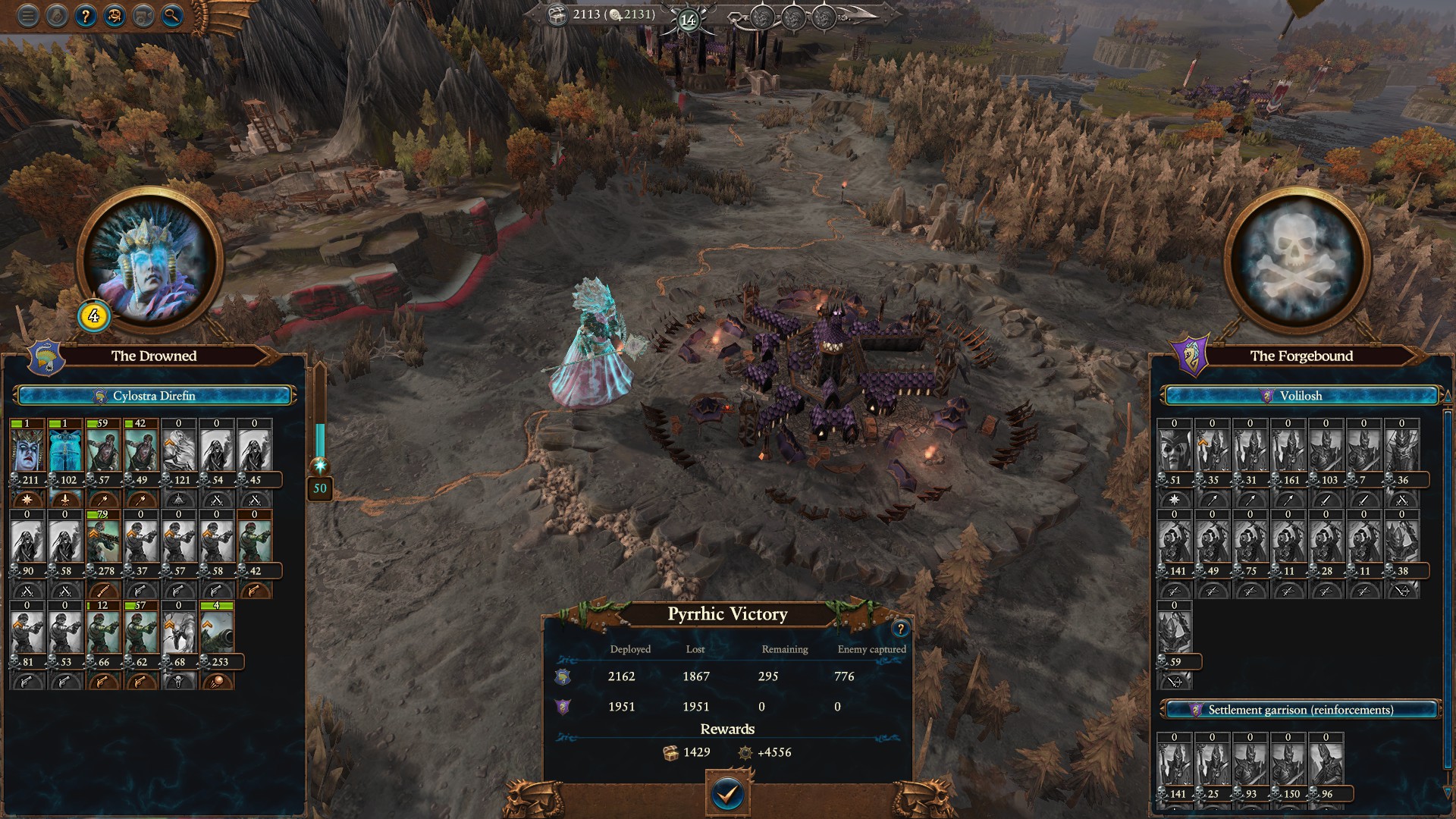The width and height of the screenshot is (1456, 819).
Task: Click The Drowned faction emblem
Action: point(45,357)
